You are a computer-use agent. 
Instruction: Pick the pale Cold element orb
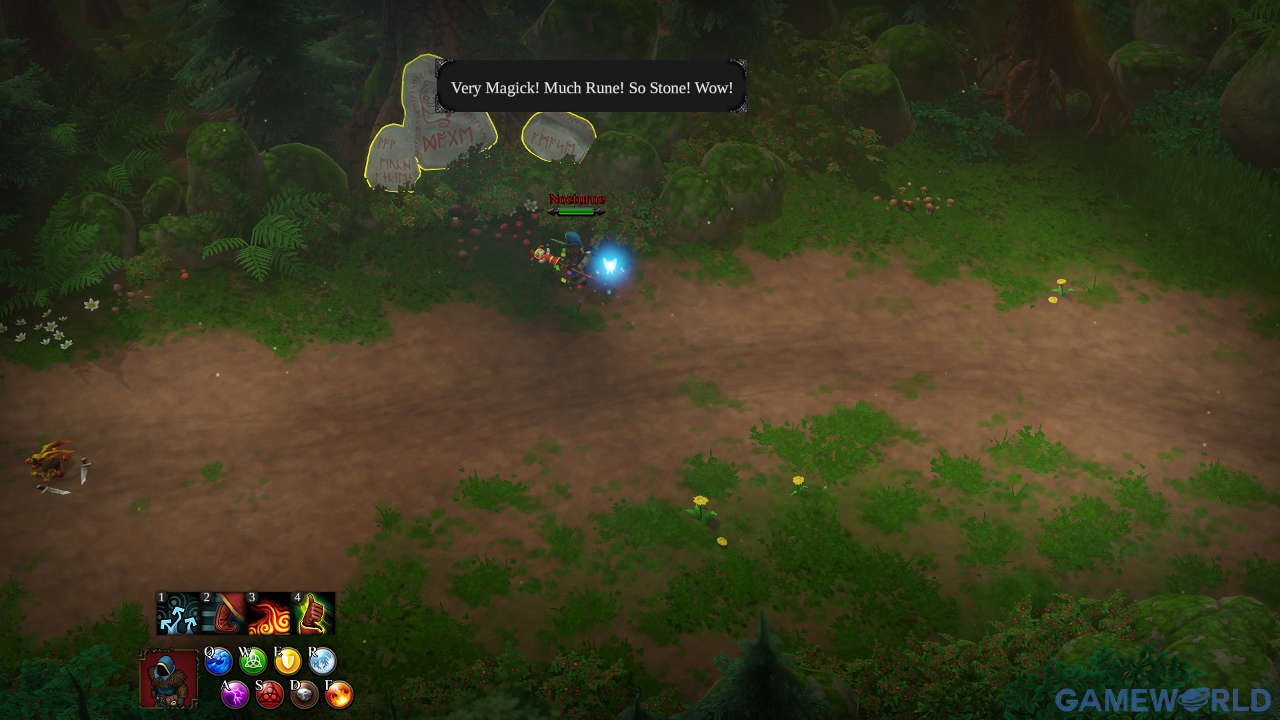point(322,661)
